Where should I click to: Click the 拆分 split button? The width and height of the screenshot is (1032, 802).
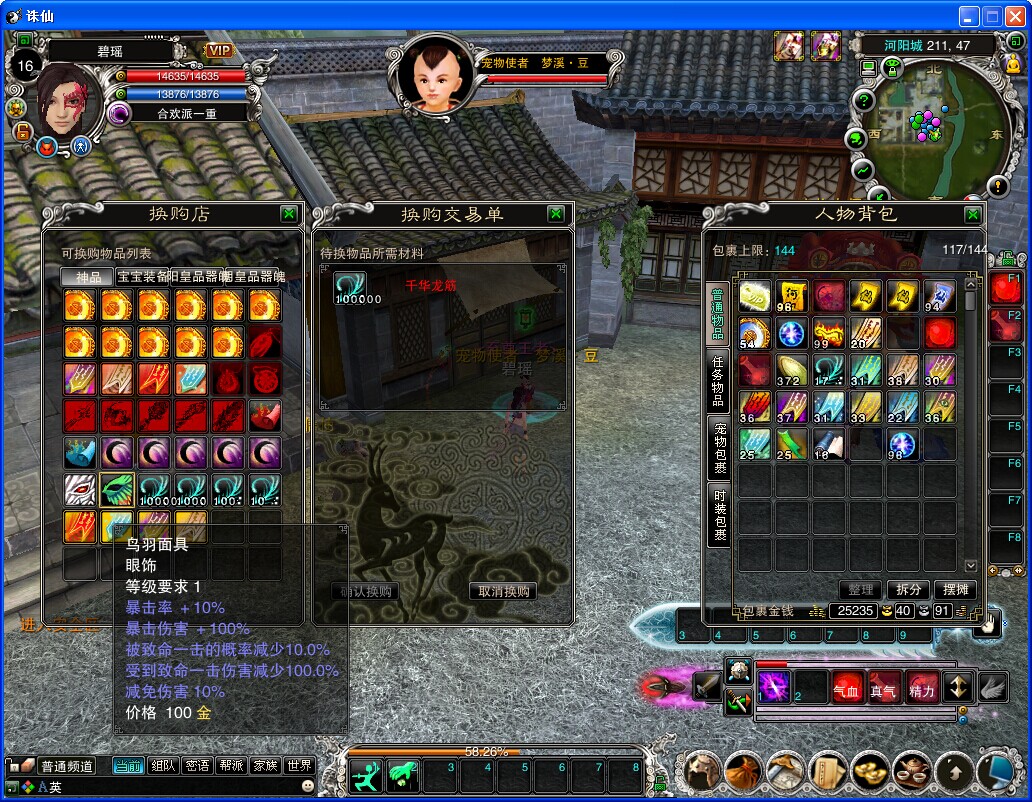(x=908, y=590)
